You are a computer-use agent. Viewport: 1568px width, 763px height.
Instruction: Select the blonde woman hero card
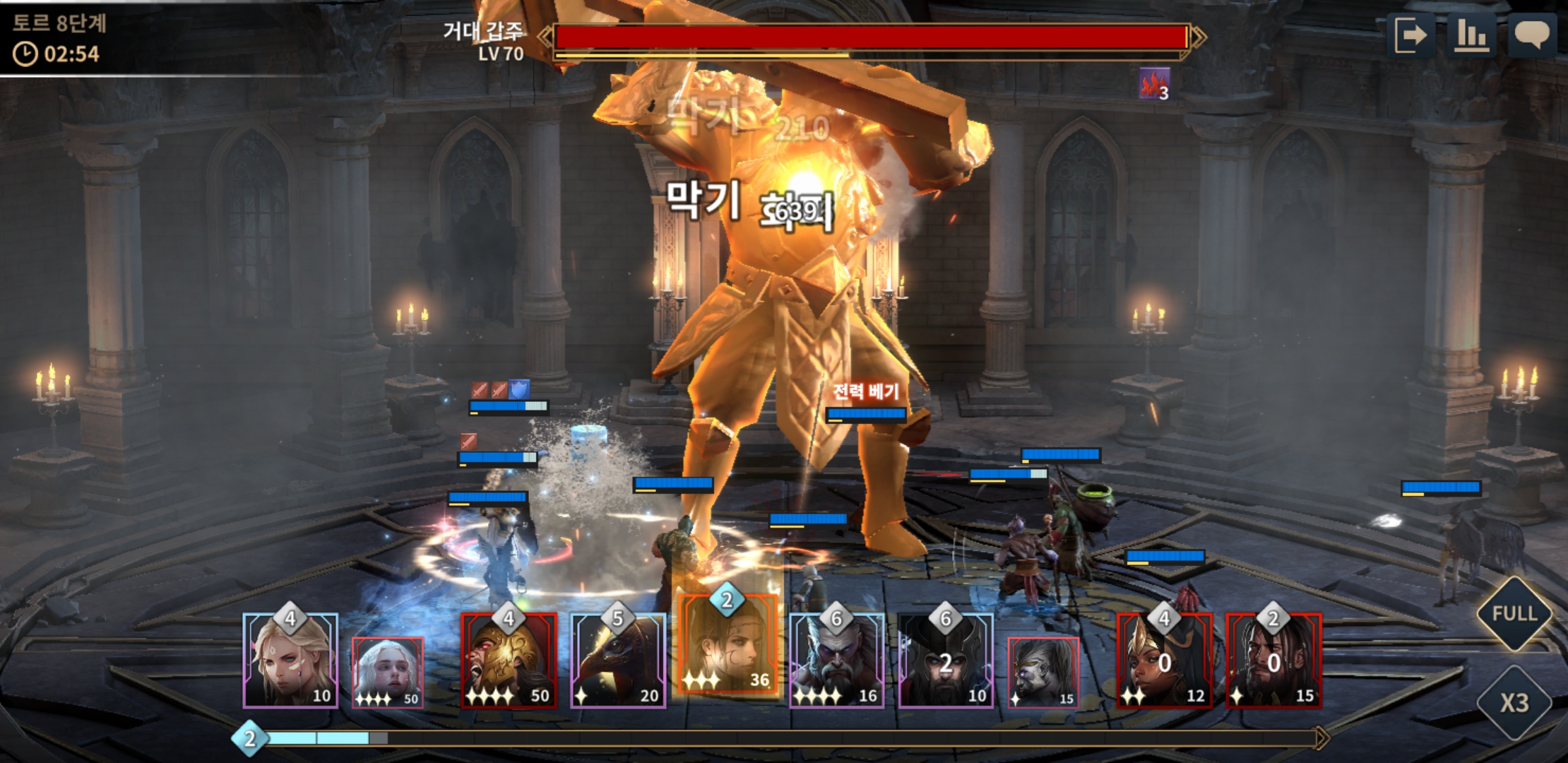[x=290, y=661]
